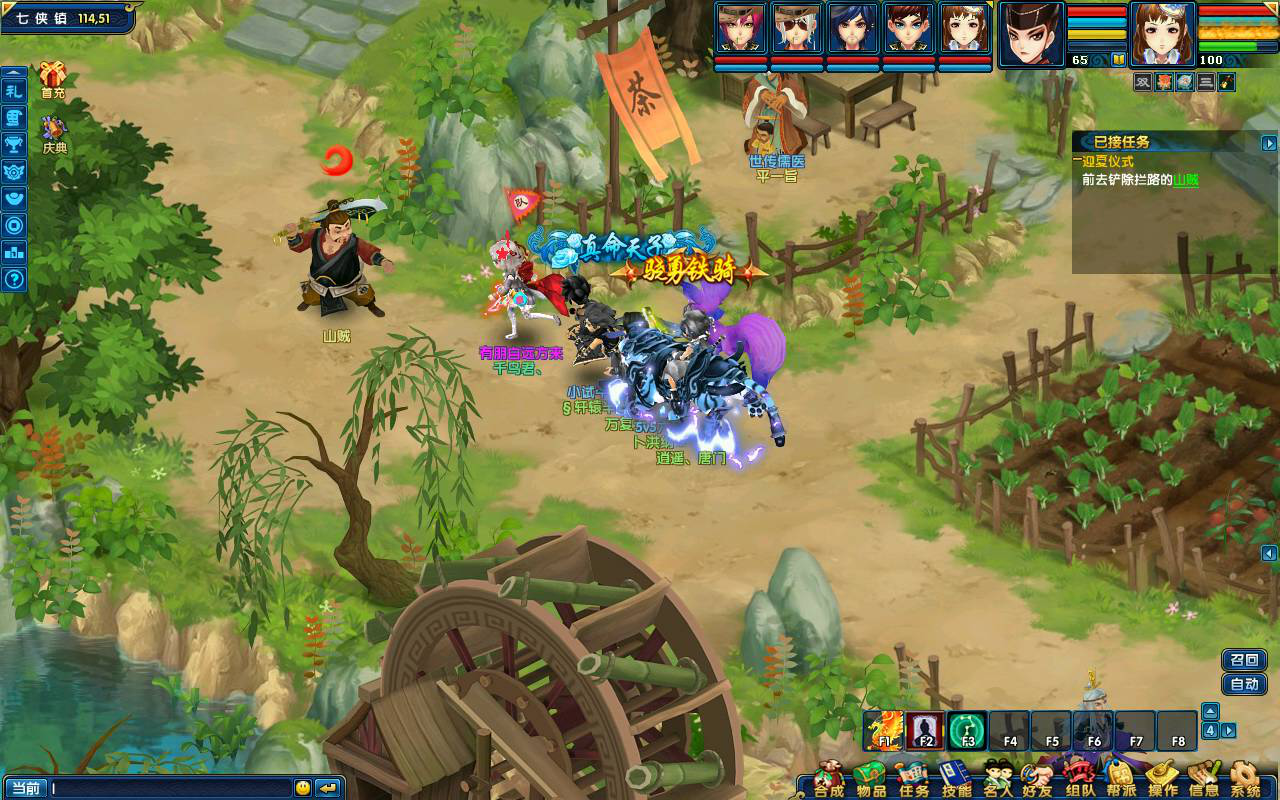Click the chat input field
The image size is (1280, 800).
[x=170, y=788]
